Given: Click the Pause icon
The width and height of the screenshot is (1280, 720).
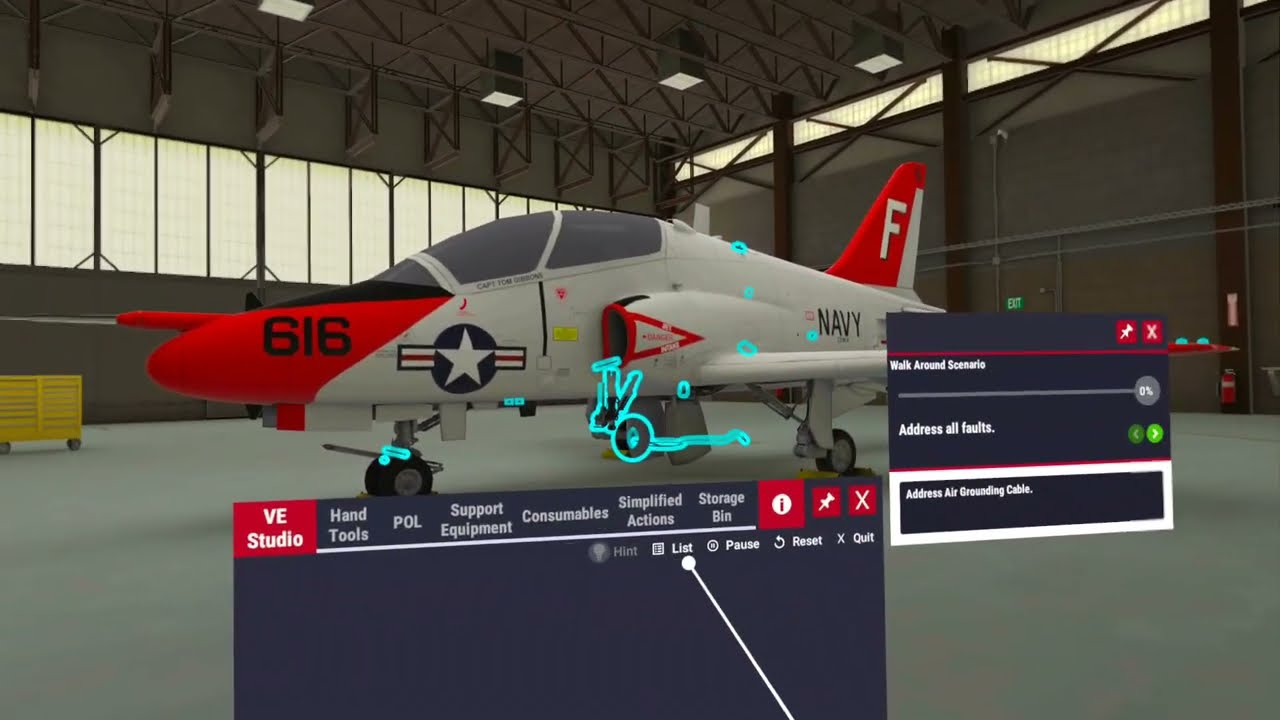Looking at the screenshot, I should (x=712, y=548).
